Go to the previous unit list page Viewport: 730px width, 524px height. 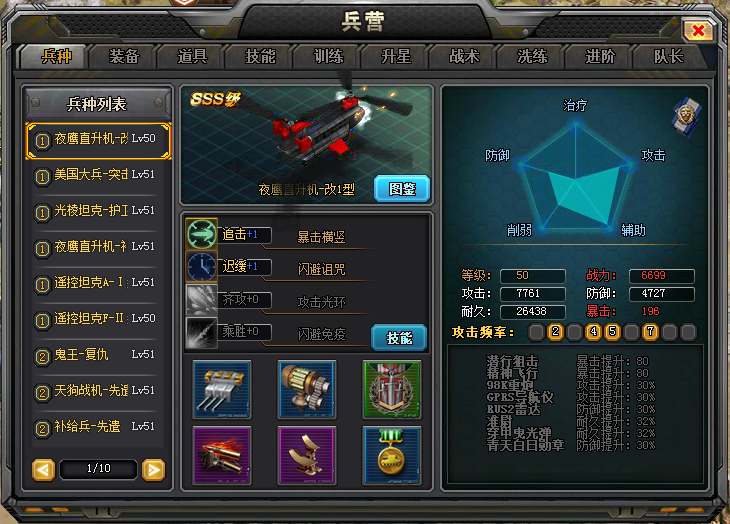pyautogui.click(x=43, y=469)
